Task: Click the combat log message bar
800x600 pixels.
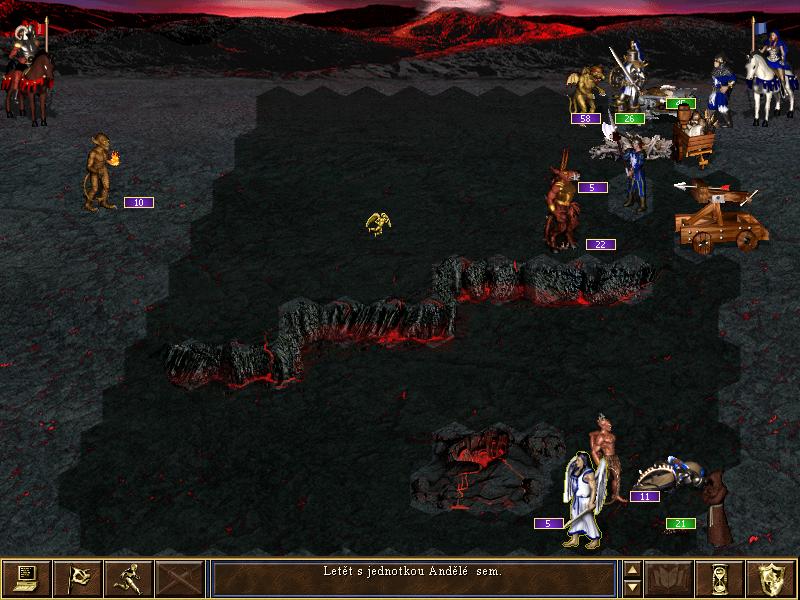Action: point(413,578)
